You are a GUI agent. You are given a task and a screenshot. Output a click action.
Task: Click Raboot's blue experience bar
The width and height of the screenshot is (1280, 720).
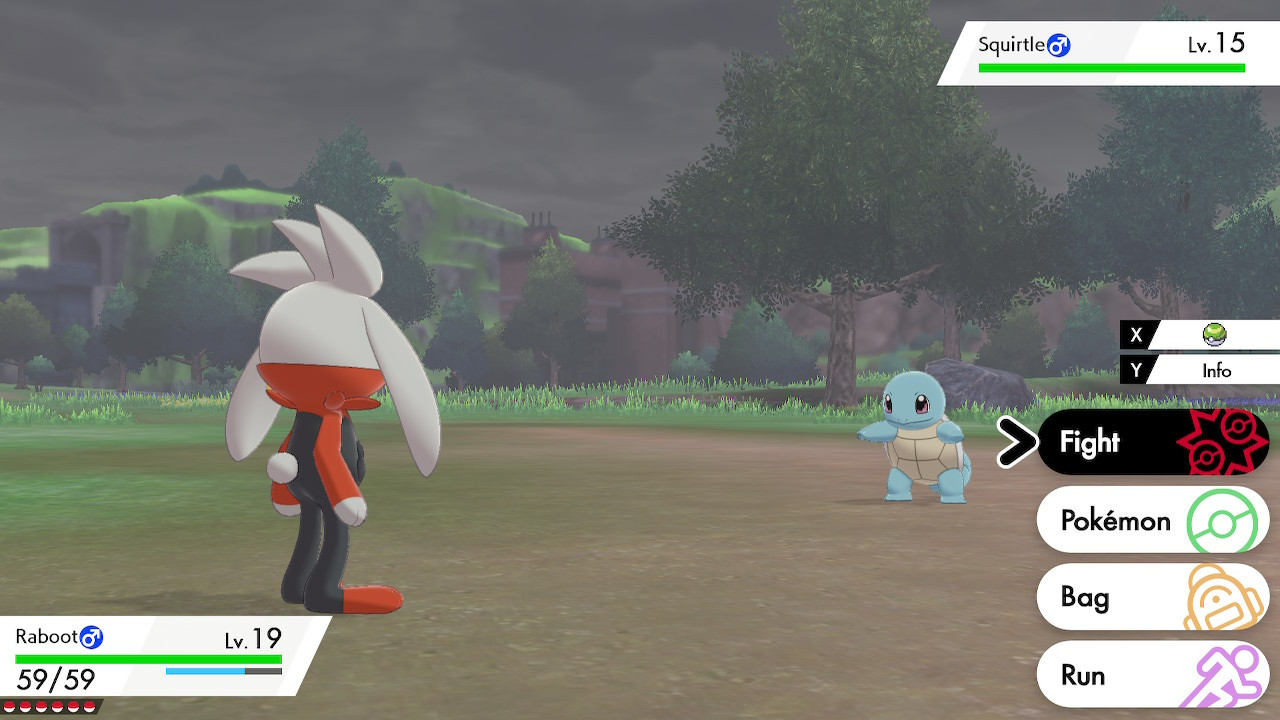(x=205, y=670)
